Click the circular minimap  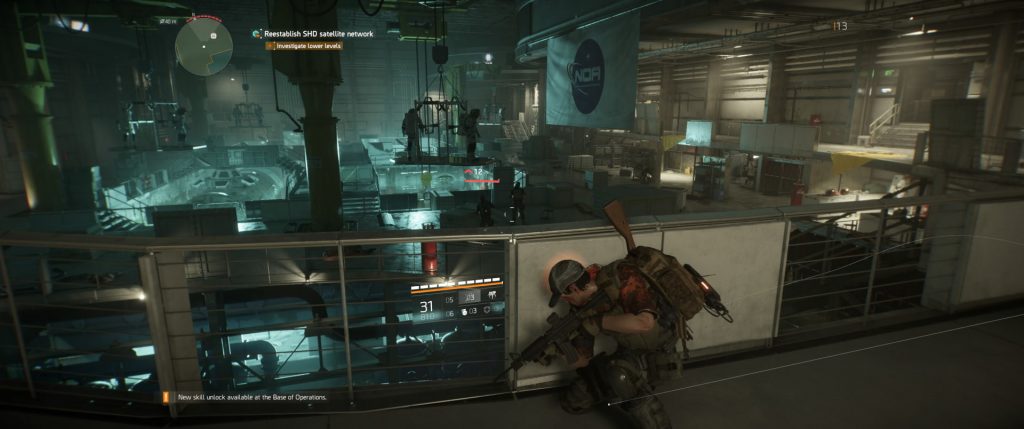pyautogui.click(x=204, y=43)
